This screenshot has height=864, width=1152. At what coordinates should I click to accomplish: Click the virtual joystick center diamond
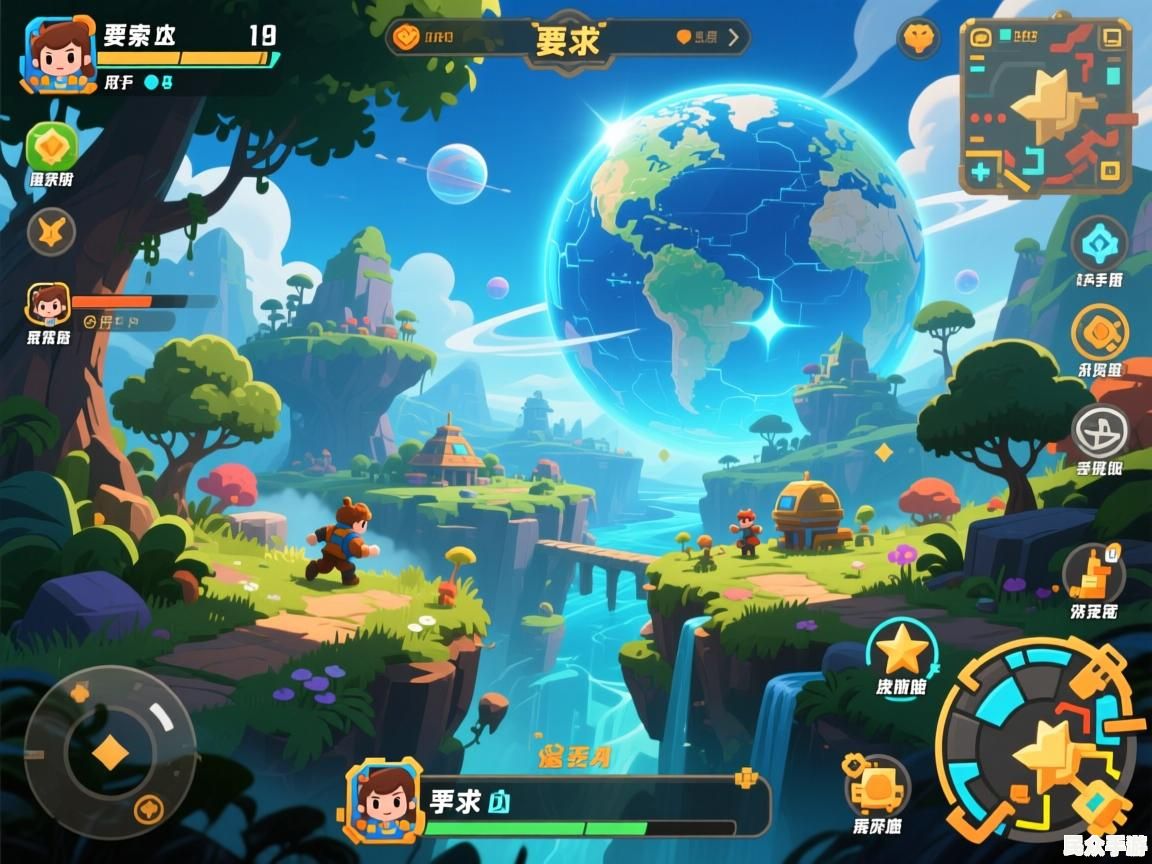110,752
